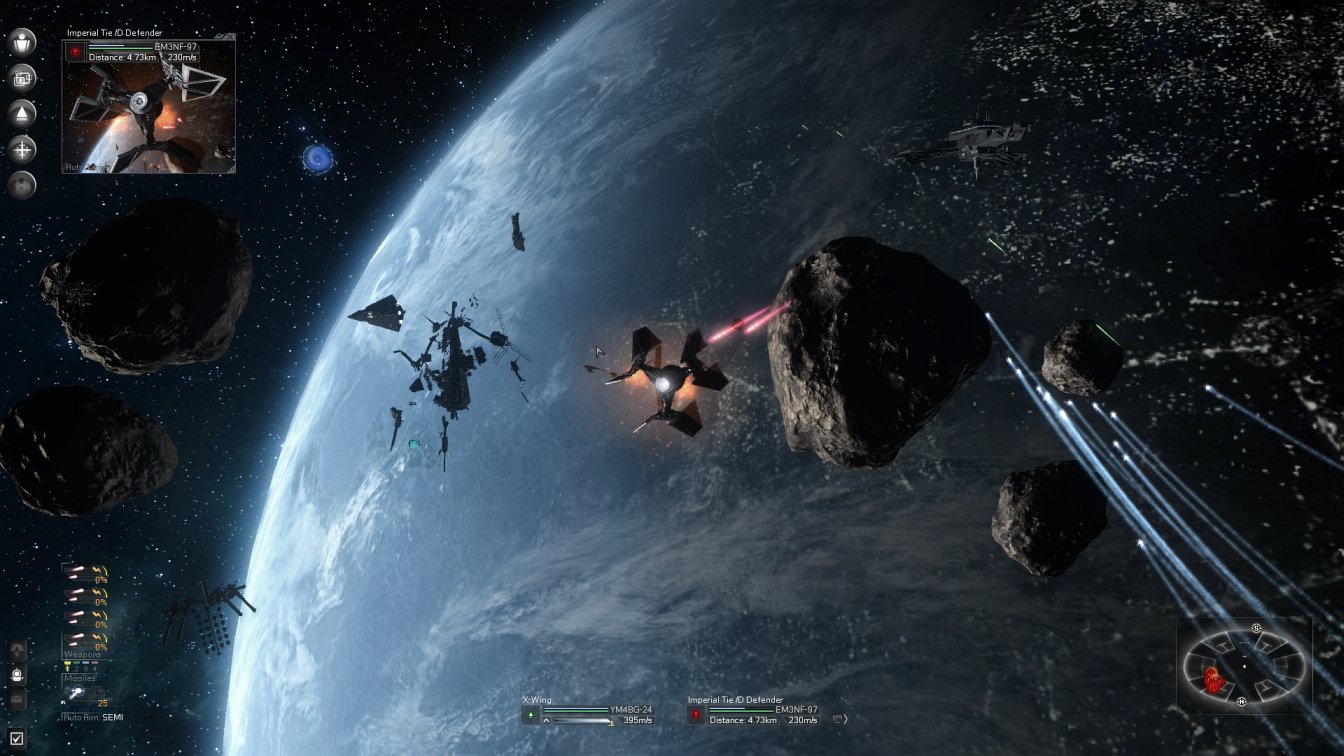Image resolution: width=1344 pixels, height=756 pixels.
Task: Select the X-Wing green ship status icon
Action: (x=529, y=715)
